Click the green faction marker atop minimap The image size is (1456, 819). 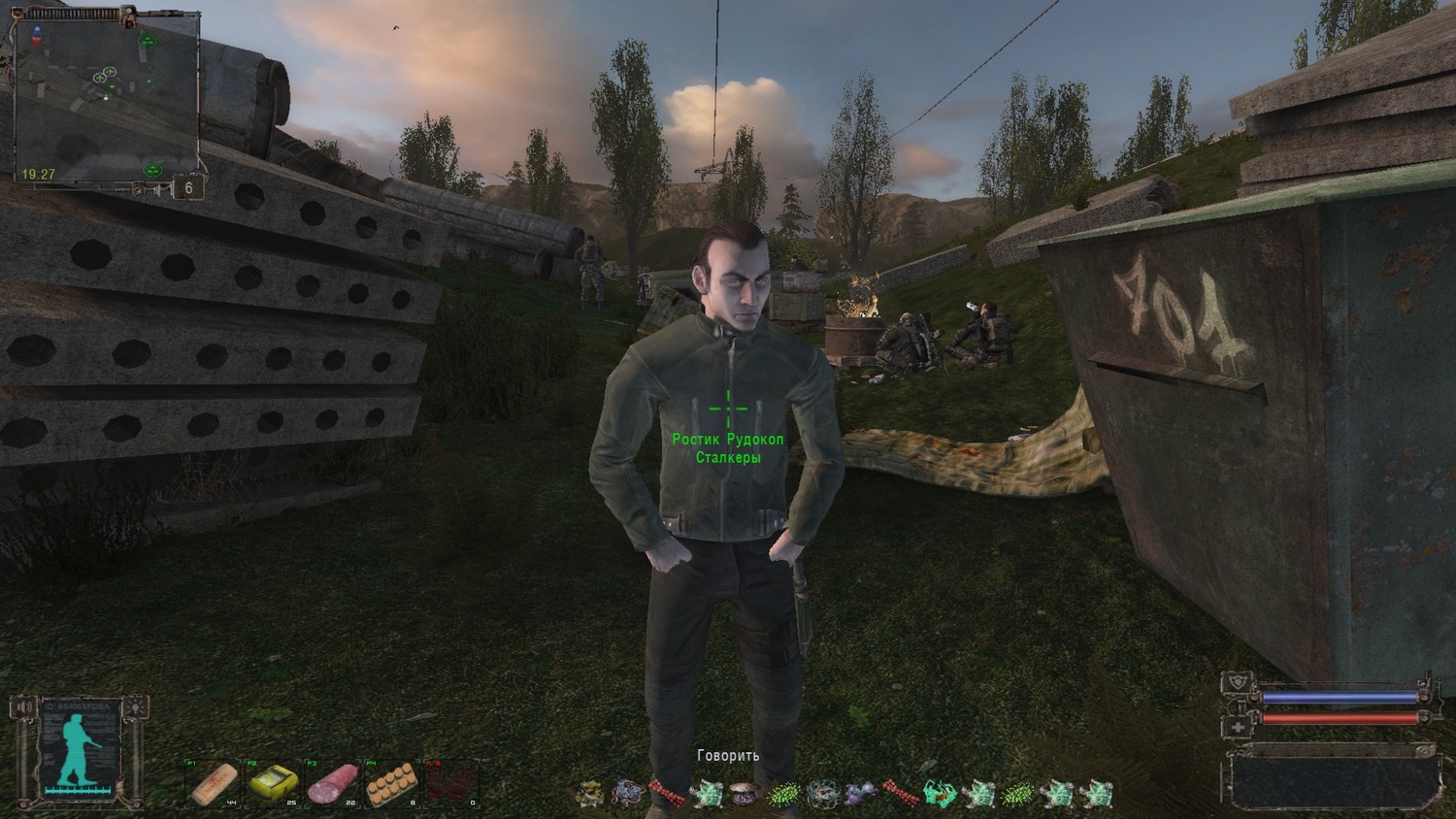tap(148, 41)
